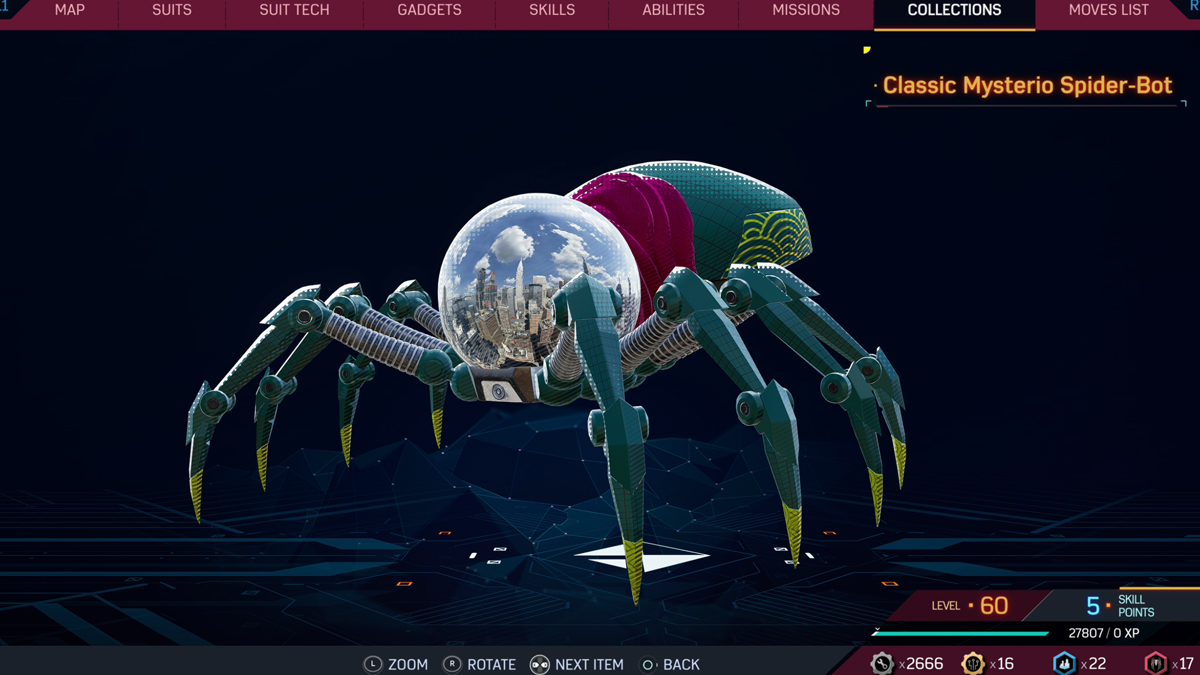The image size is (1200, 675).
Task: Show the Skills tab
Action: 552,11
